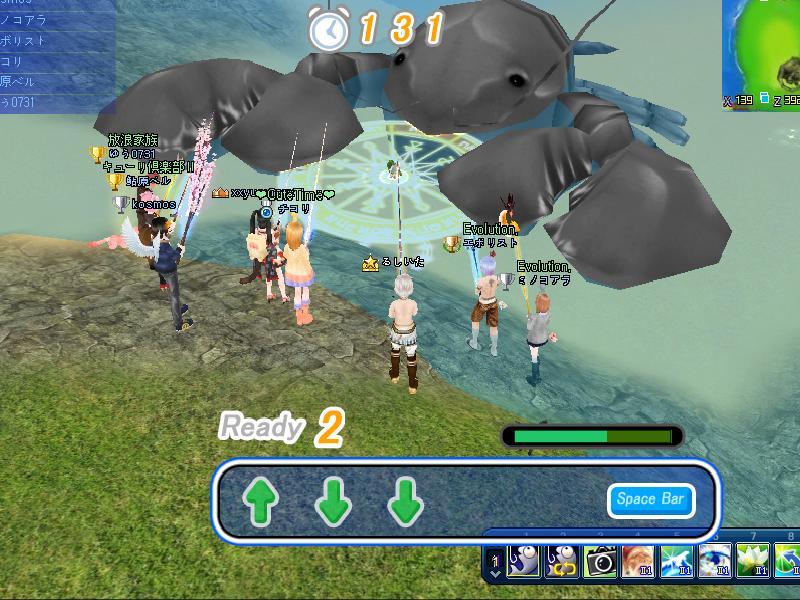Open the camera screenshot tool

click(599, 562)
